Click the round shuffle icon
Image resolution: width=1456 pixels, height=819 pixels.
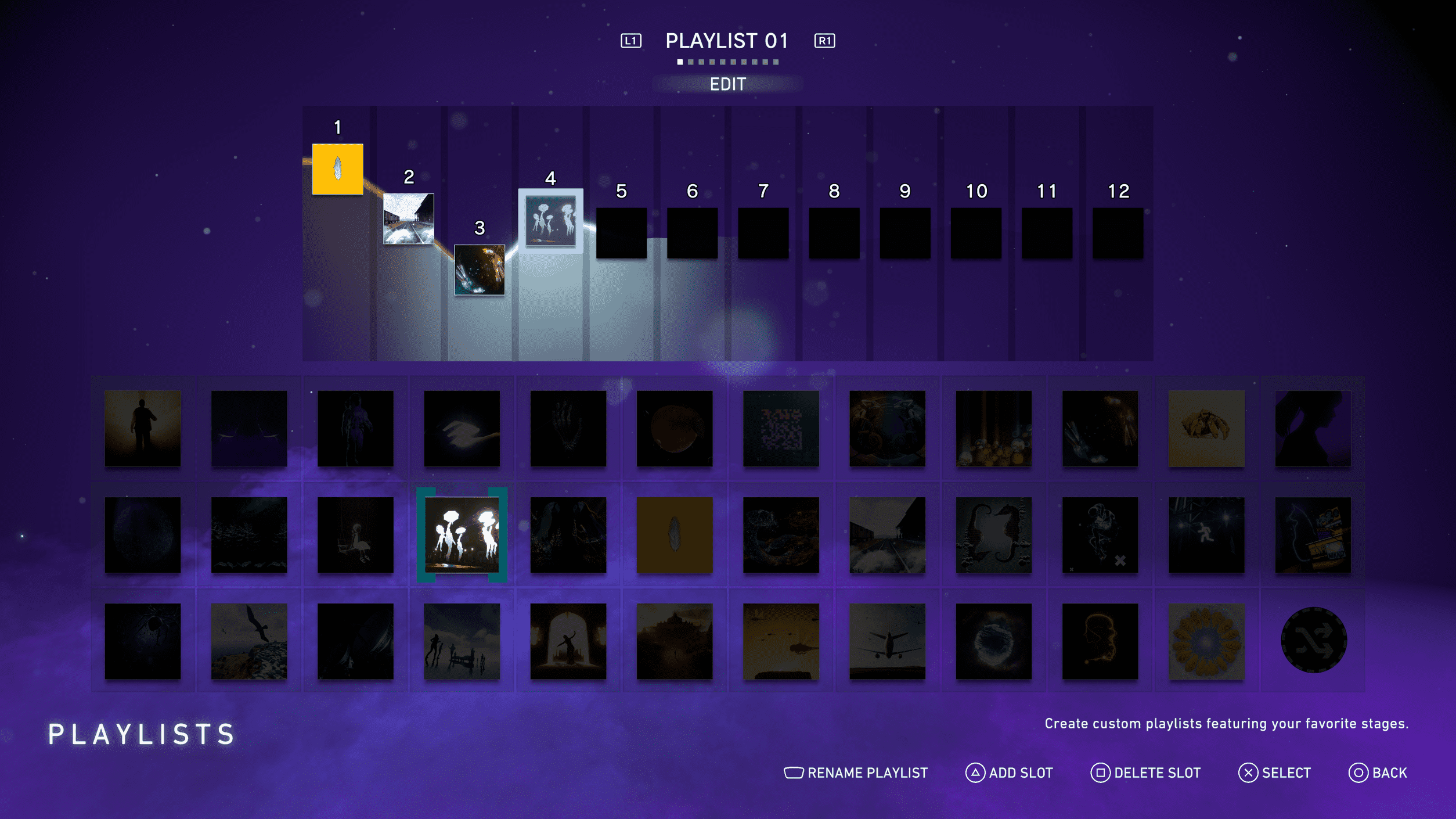click(x=1313, y=640)
